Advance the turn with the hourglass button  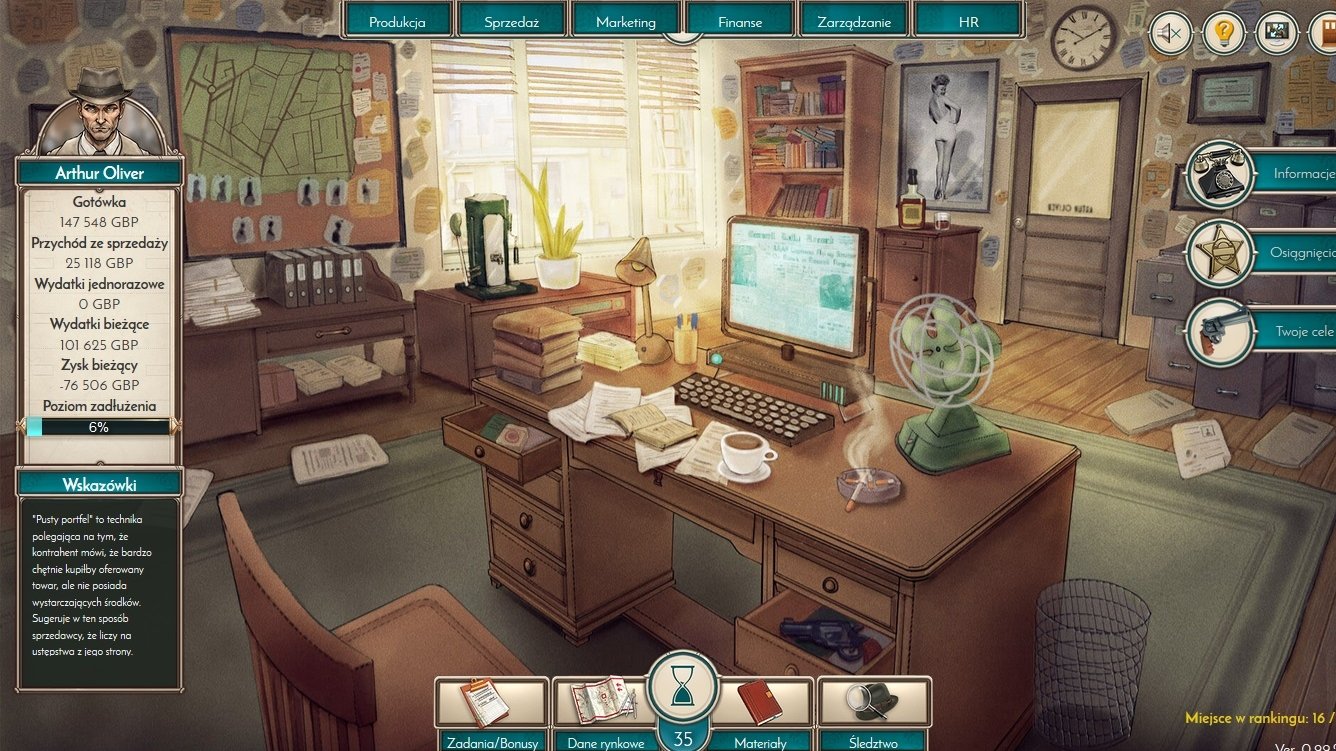683,686
